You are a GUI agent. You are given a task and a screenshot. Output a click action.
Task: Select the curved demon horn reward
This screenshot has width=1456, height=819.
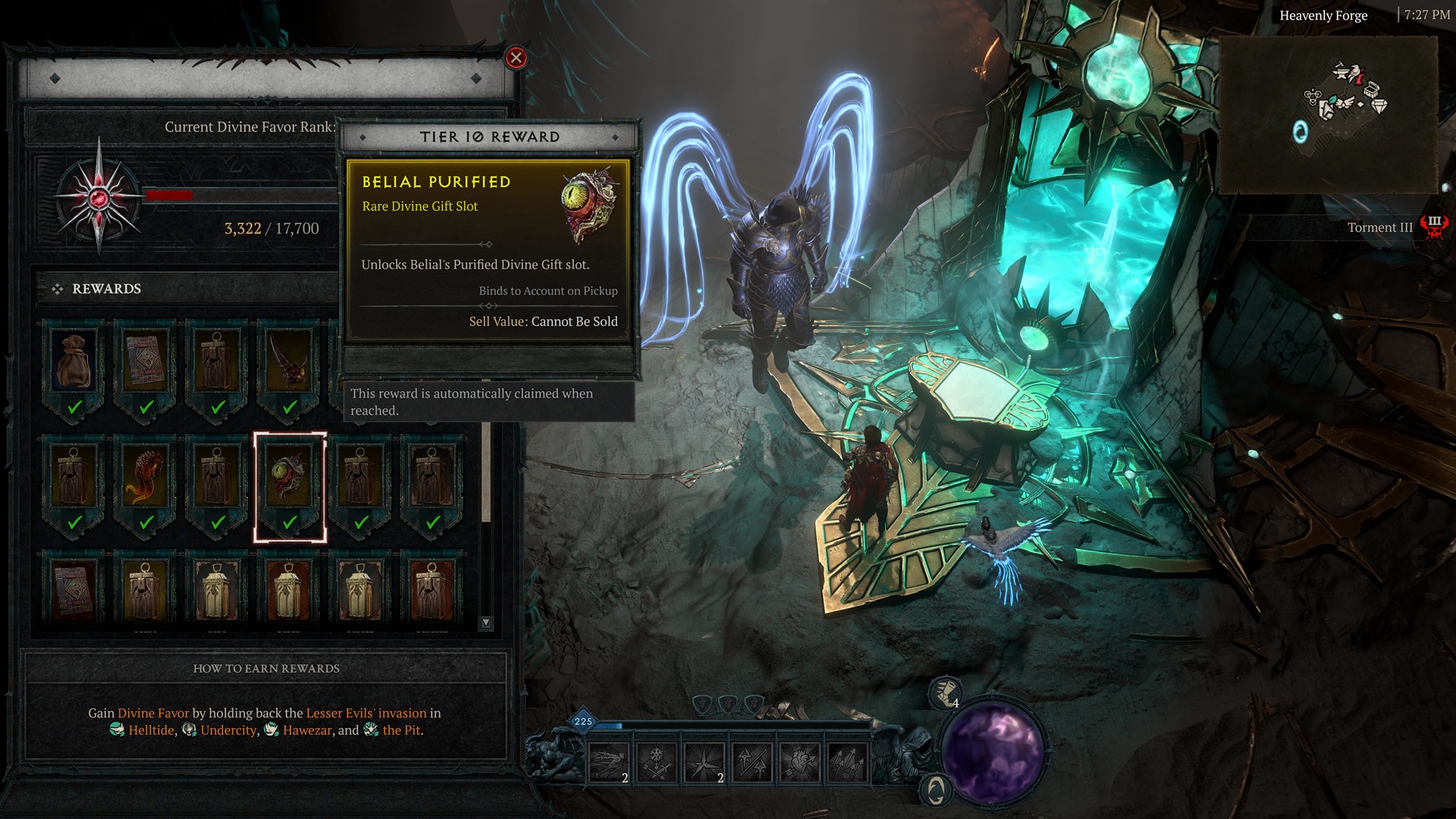289,362
